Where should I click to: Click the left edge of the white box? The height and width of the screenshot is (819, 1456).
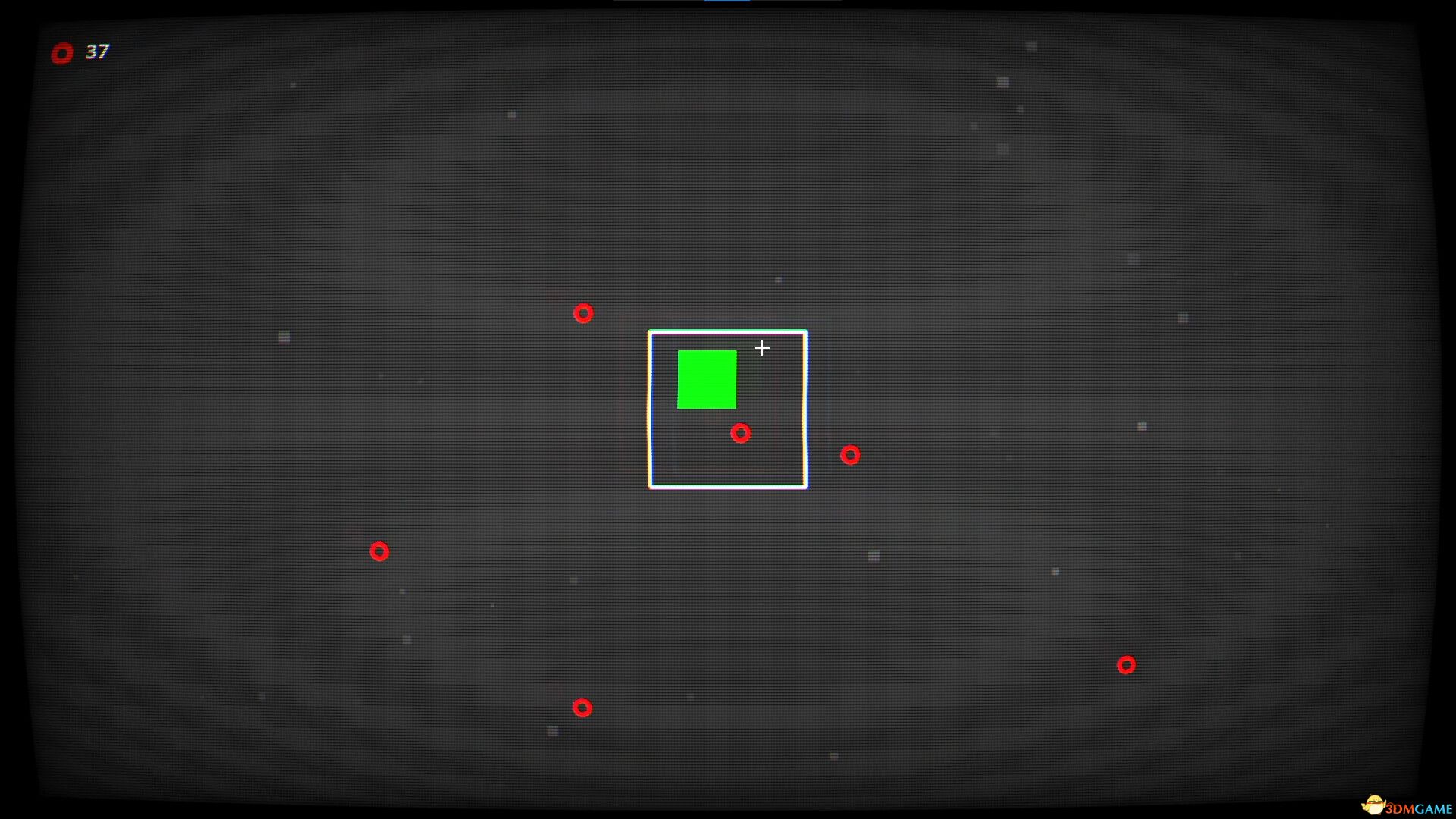click(651, 409)
